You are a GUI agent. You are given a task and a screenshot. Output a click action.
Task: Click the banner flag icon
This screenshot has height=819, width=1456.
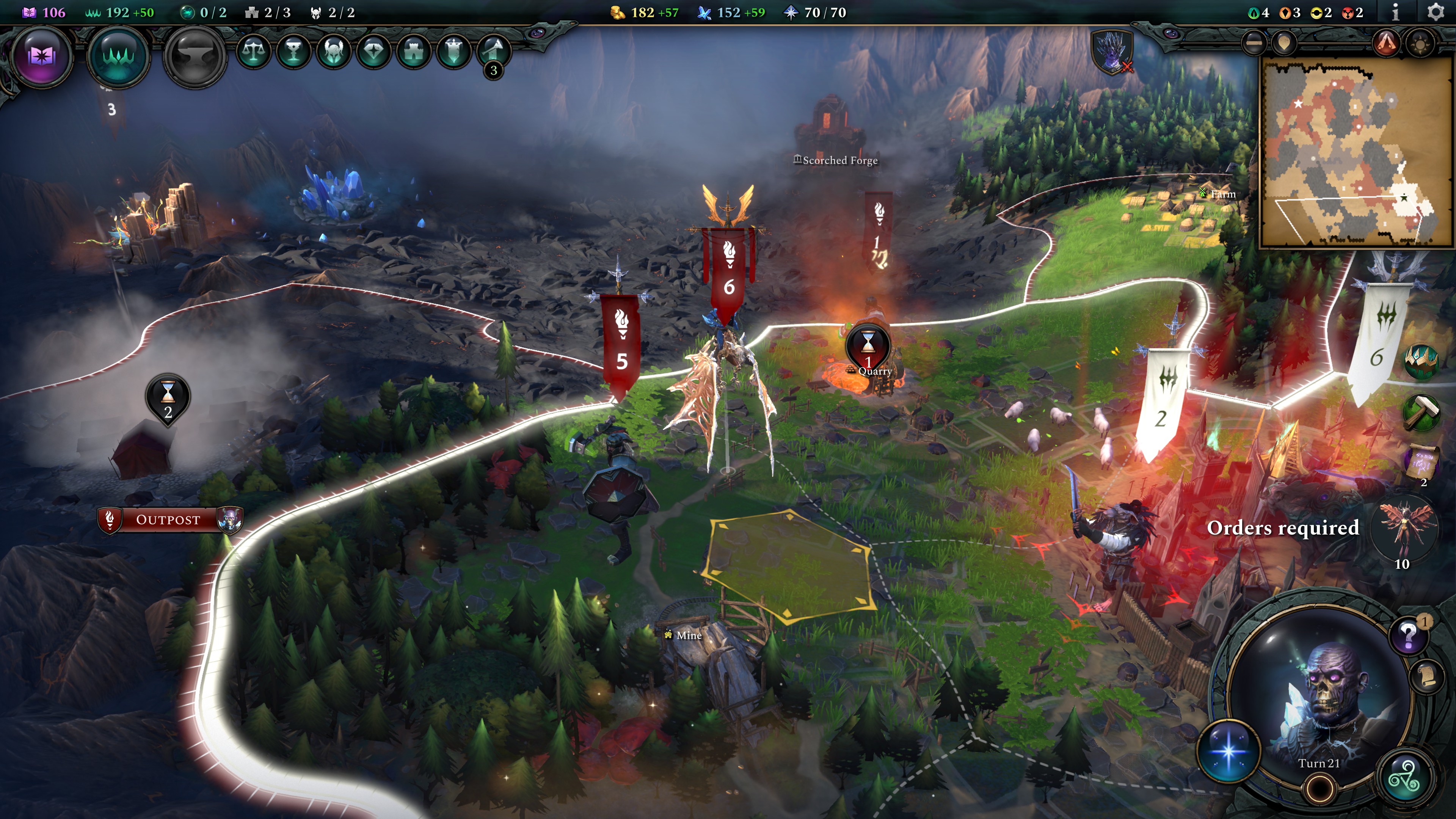click(454, 52)
